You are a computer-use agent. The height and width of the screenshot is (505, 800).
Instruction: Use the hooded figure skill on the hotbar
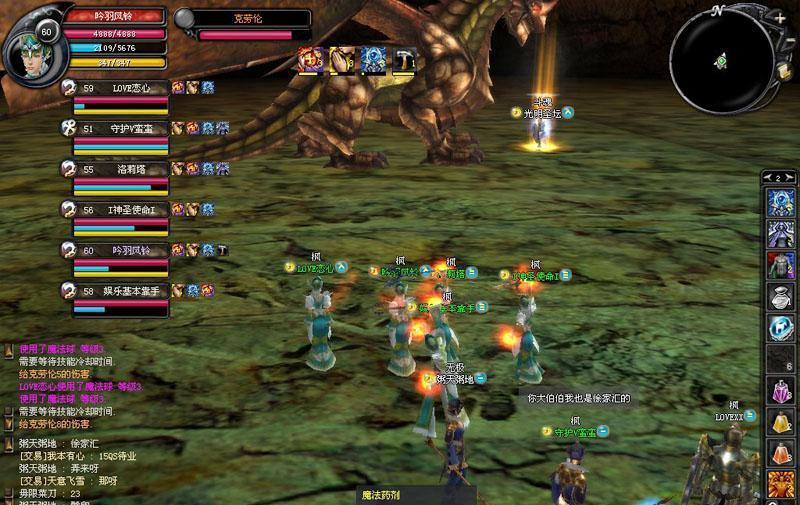point(781,233)
